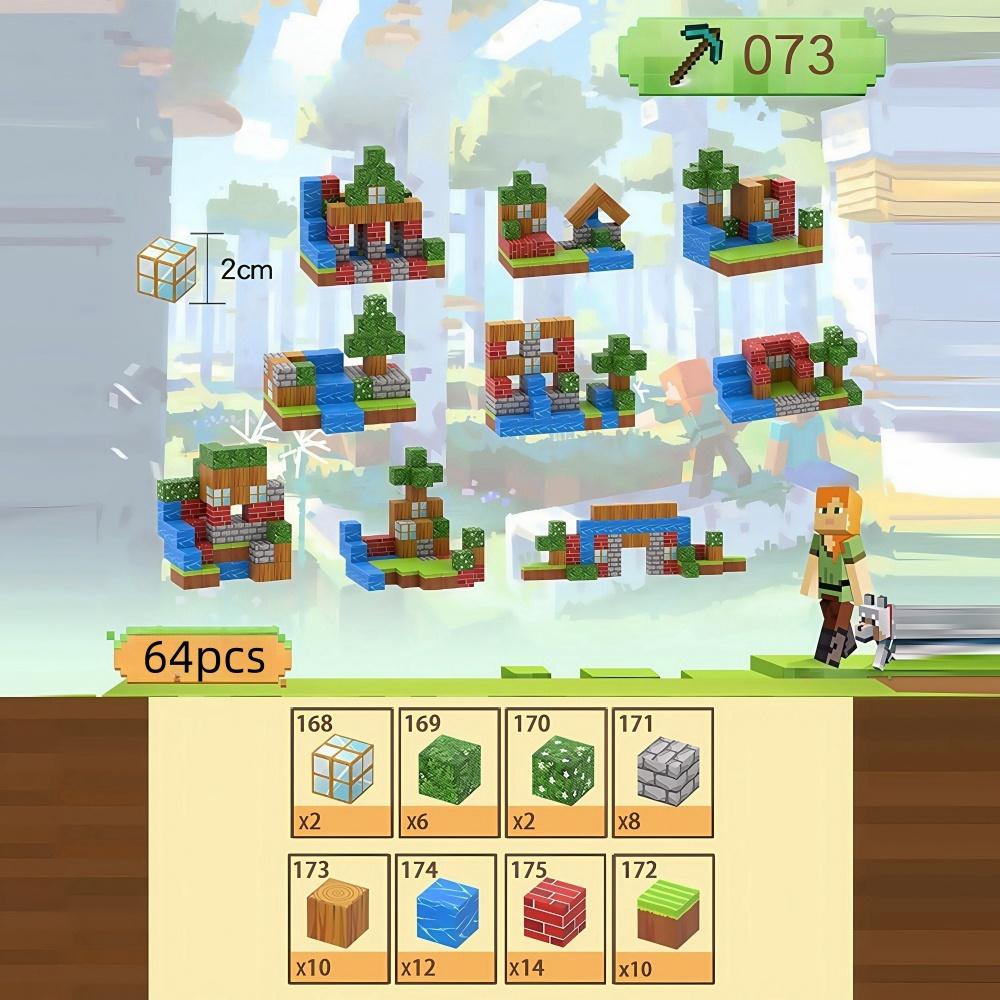The height and width of the screenshot is (1000, 1000).
Task: Pick the green leaves block slot 169
Action: click(449, 772)
